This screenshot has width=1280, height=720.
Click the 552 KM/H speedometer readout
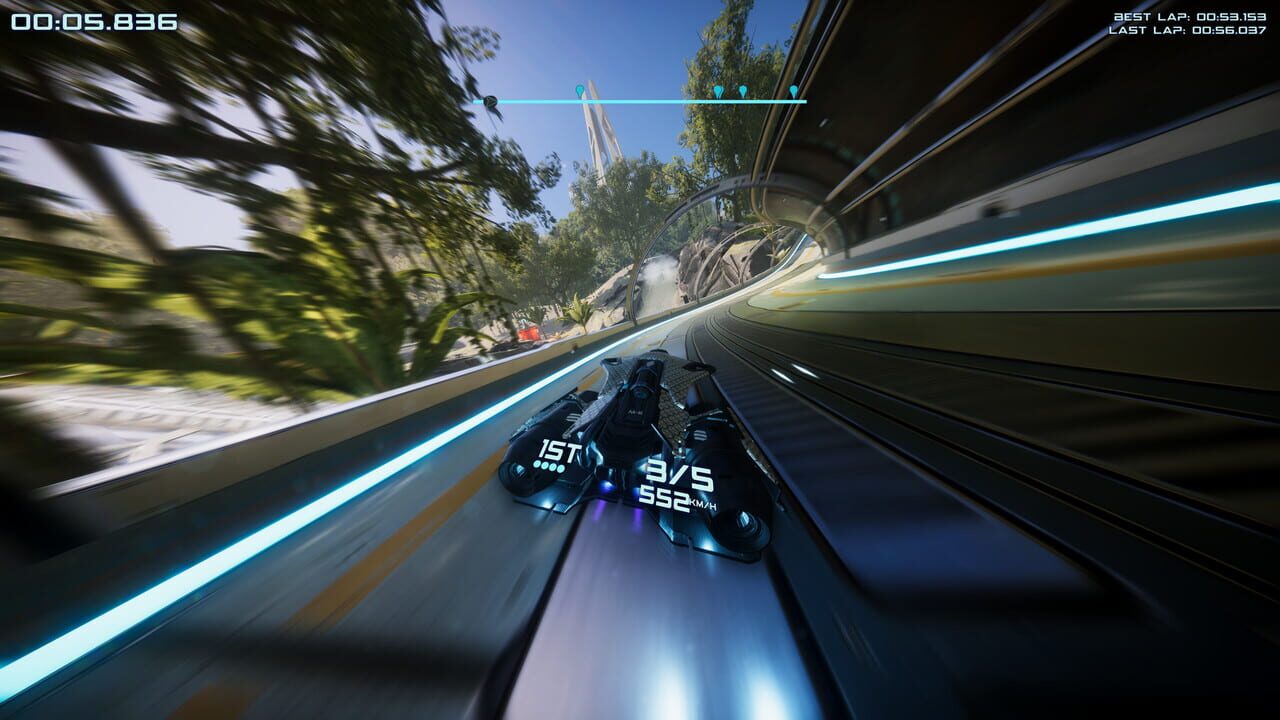click(665, 498)
